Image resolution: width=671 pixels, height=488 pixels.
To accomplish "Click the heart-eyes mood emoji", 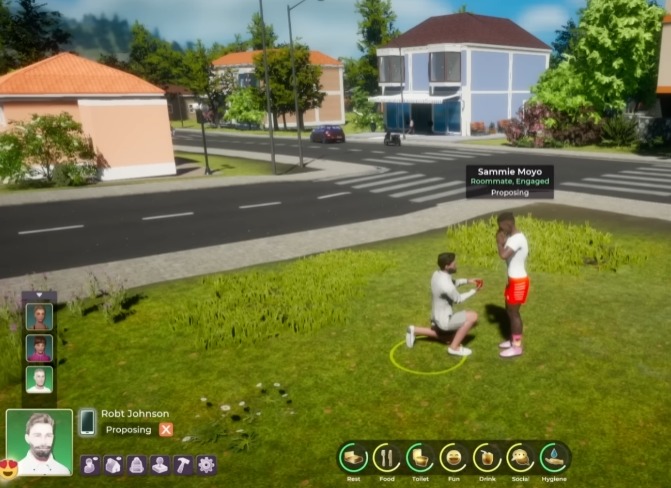I will coord(9,467).
